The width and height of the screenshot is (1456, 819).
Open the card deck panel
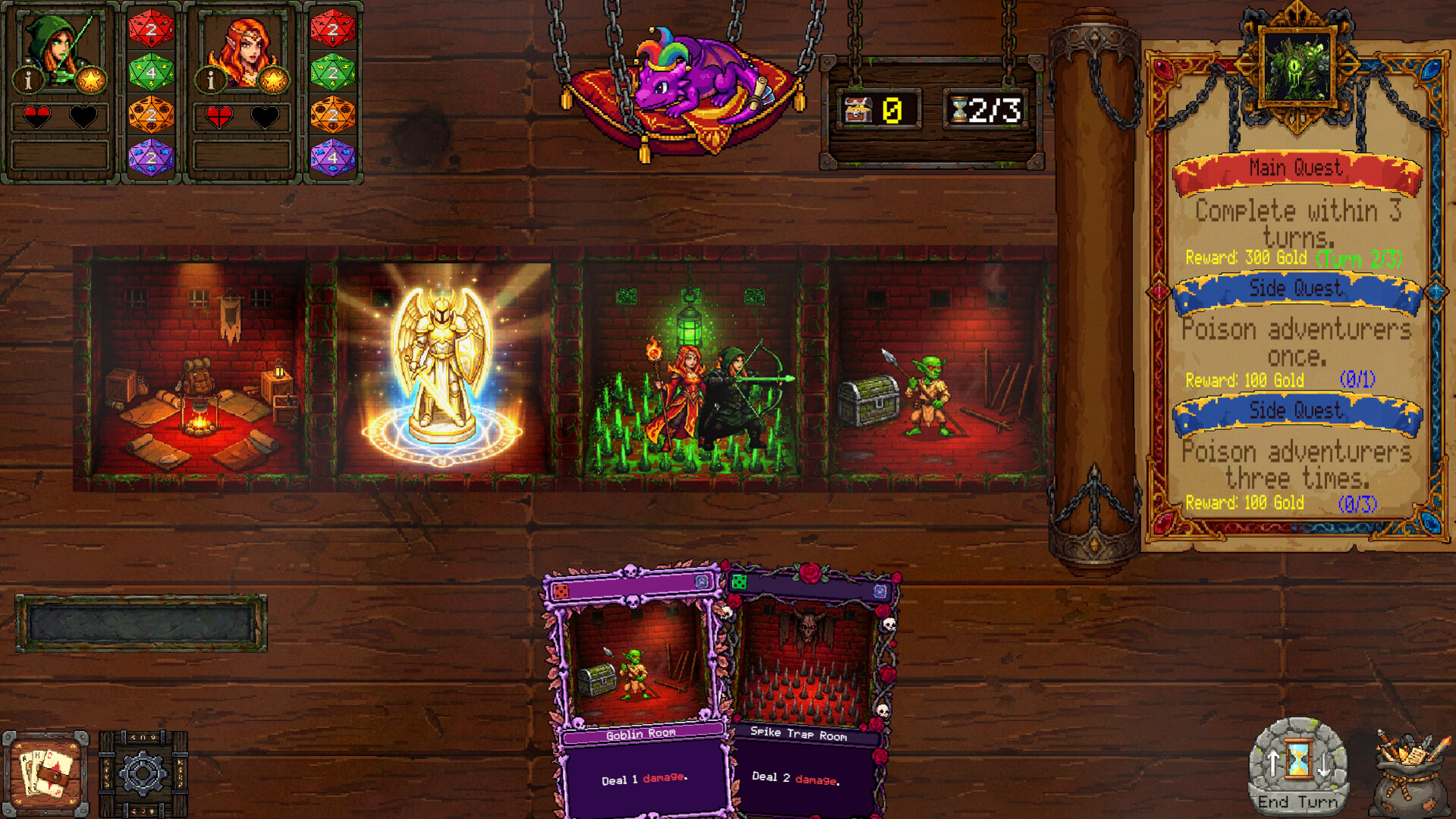[x=47, y=772]
